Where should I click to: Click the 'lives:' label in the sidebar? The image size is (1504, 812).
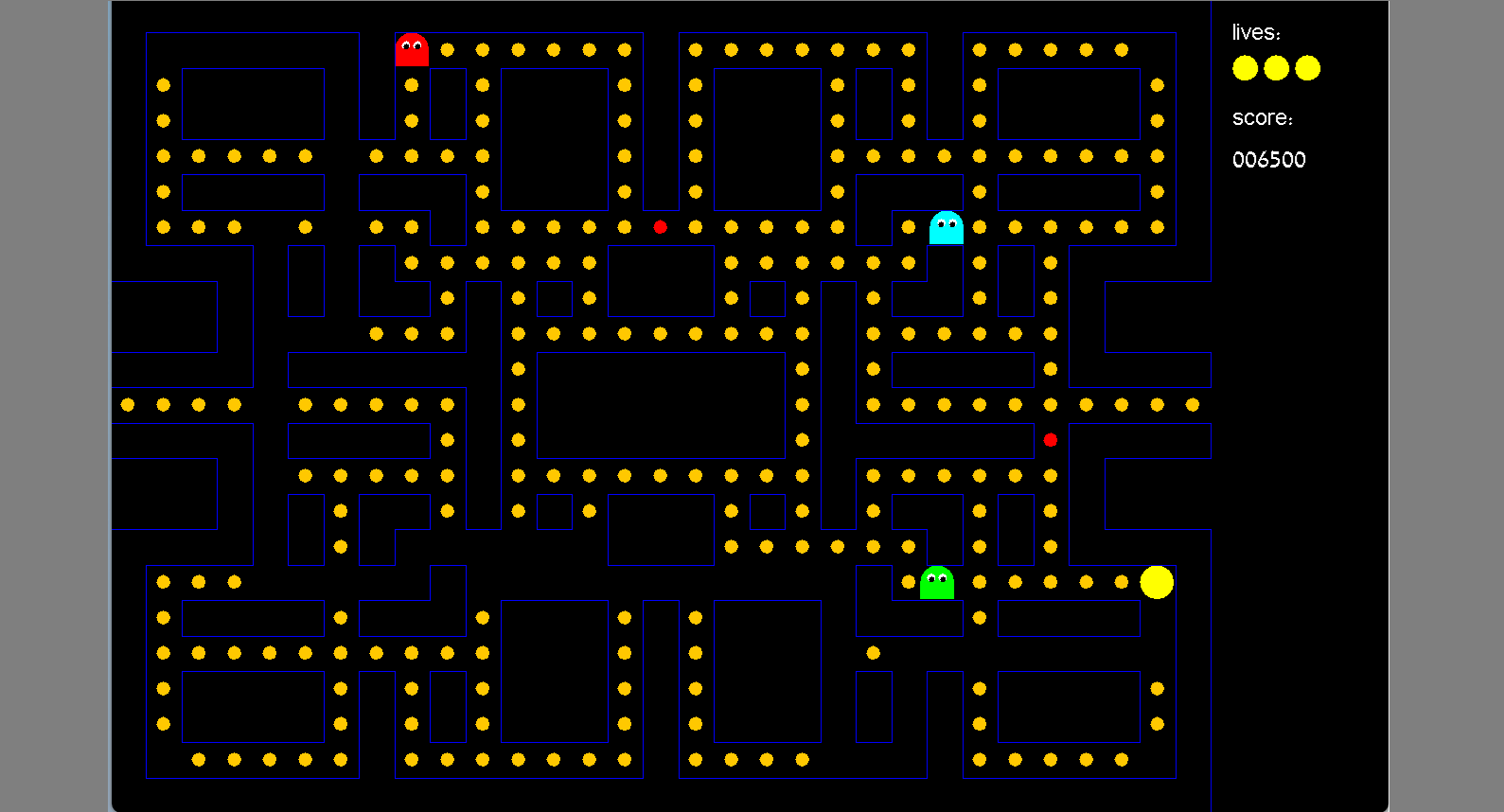1256,31
